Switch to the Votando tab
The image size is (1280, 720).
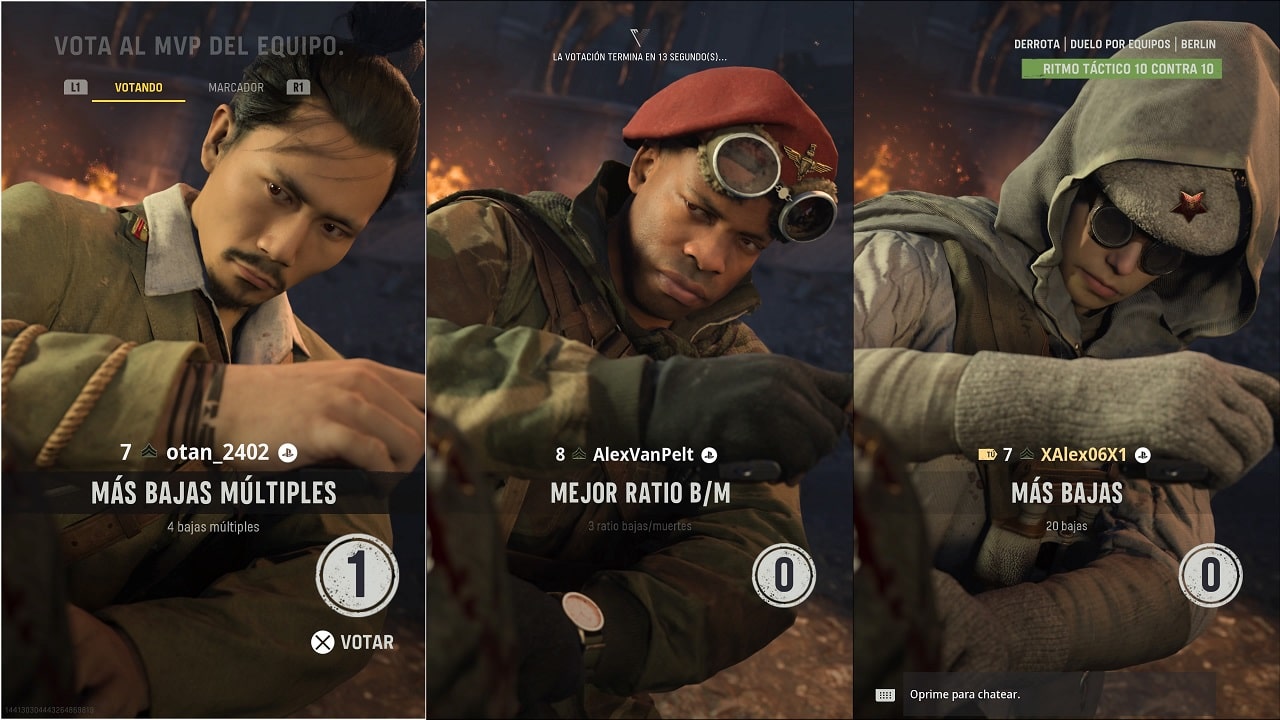tap(138, 88)
